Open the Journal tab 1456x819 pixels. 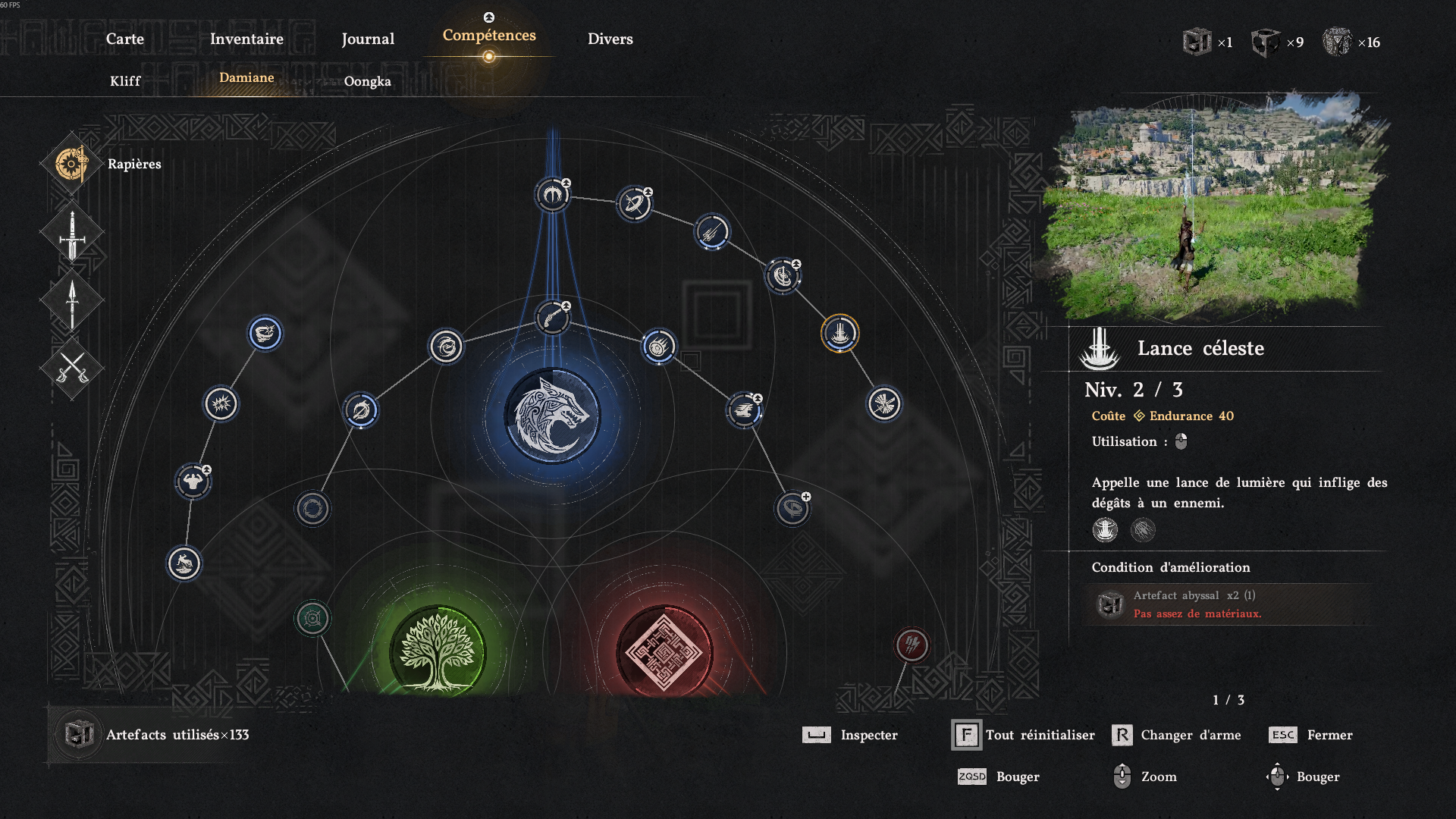point(368,39)
